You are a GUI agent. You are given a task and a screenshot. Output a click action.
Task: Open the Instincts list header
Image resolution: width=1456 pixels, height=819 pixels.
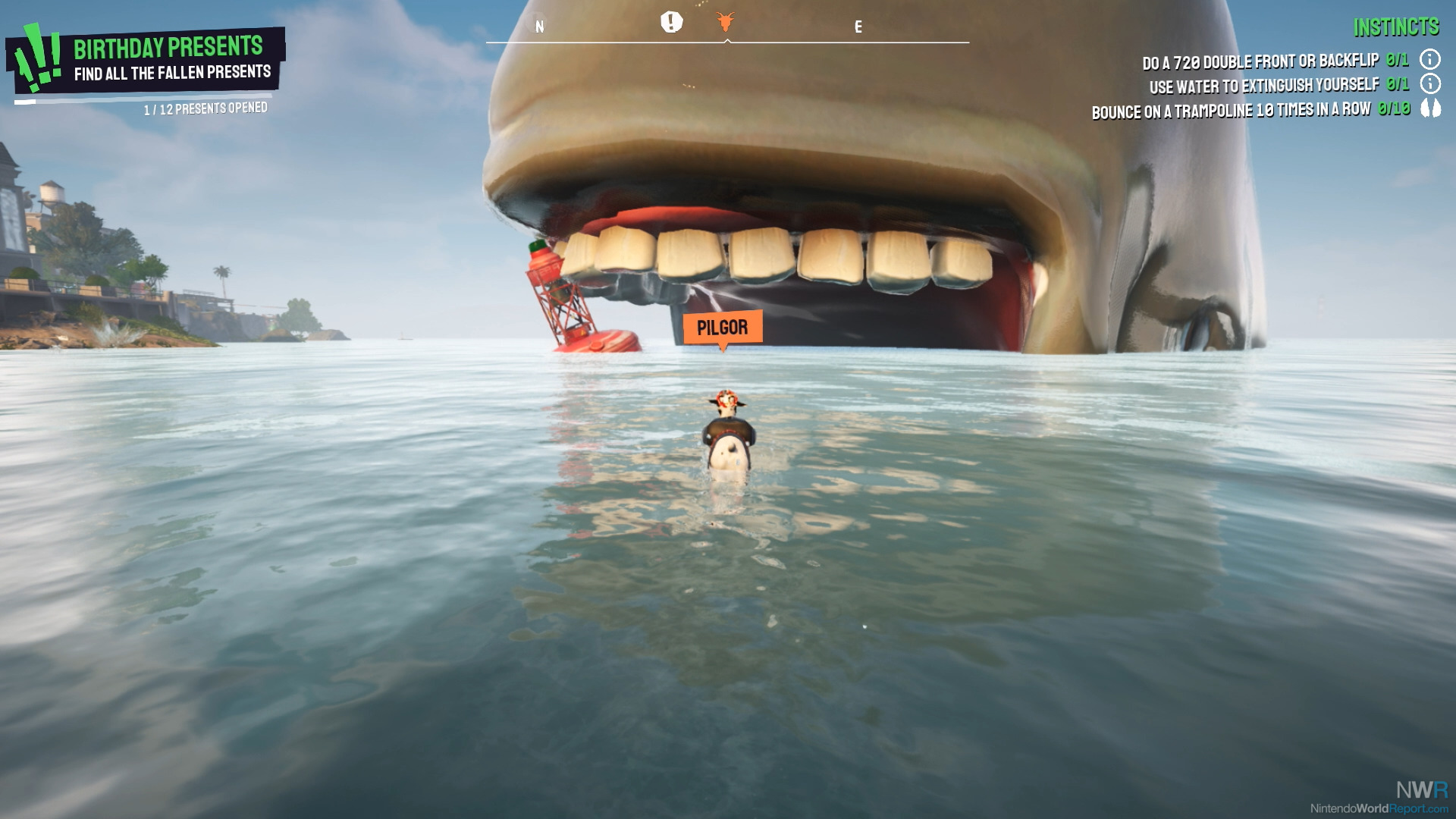[1396, 27]
